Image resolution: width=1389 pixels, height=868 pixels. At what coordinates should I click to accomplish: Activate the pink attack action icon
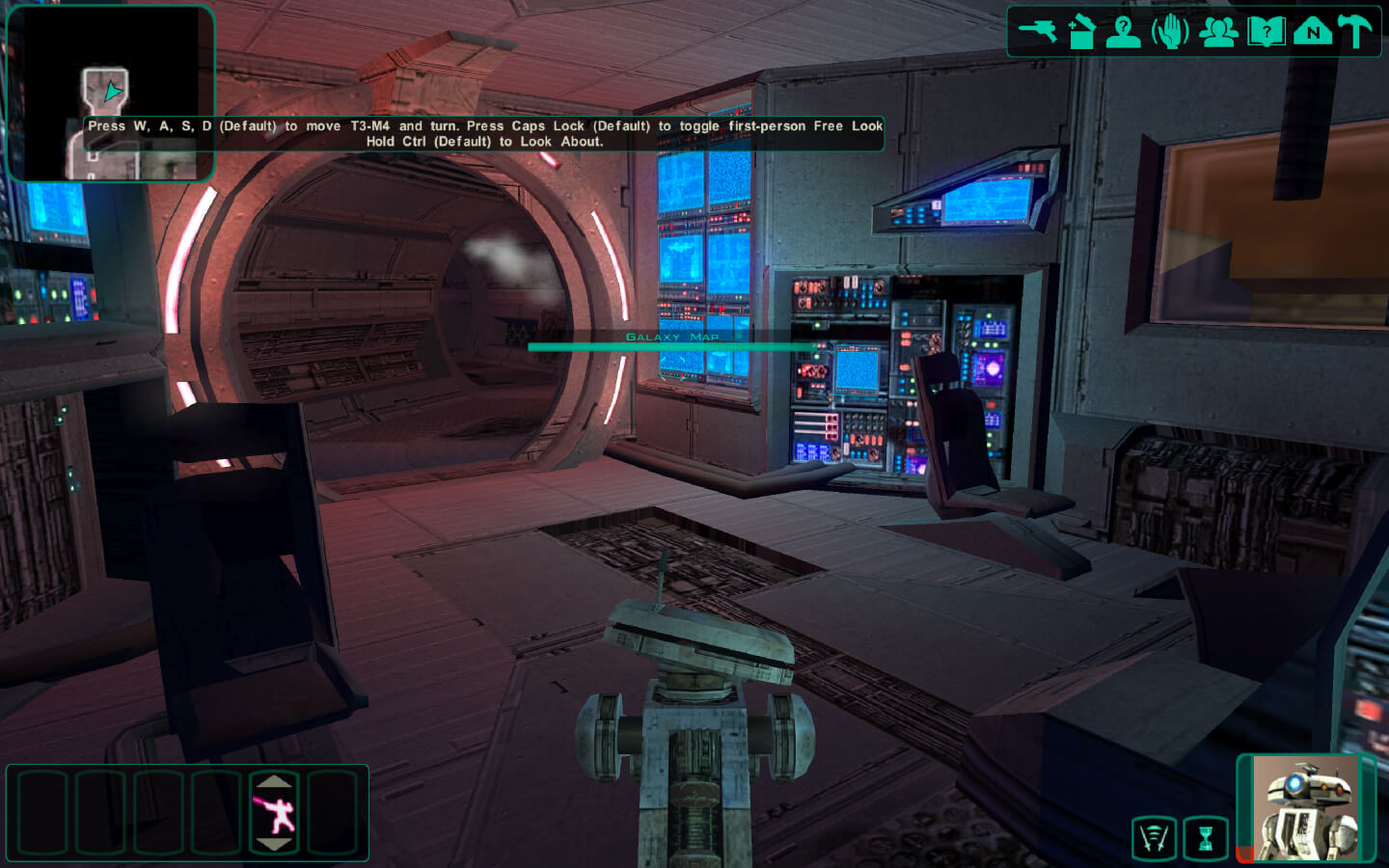tap(275, 813)
